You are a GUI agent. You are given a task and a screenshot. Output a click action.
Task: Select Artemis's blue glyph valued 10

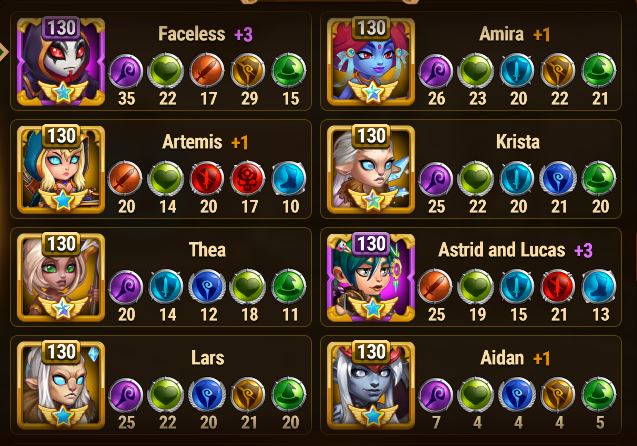coord(289,180)
